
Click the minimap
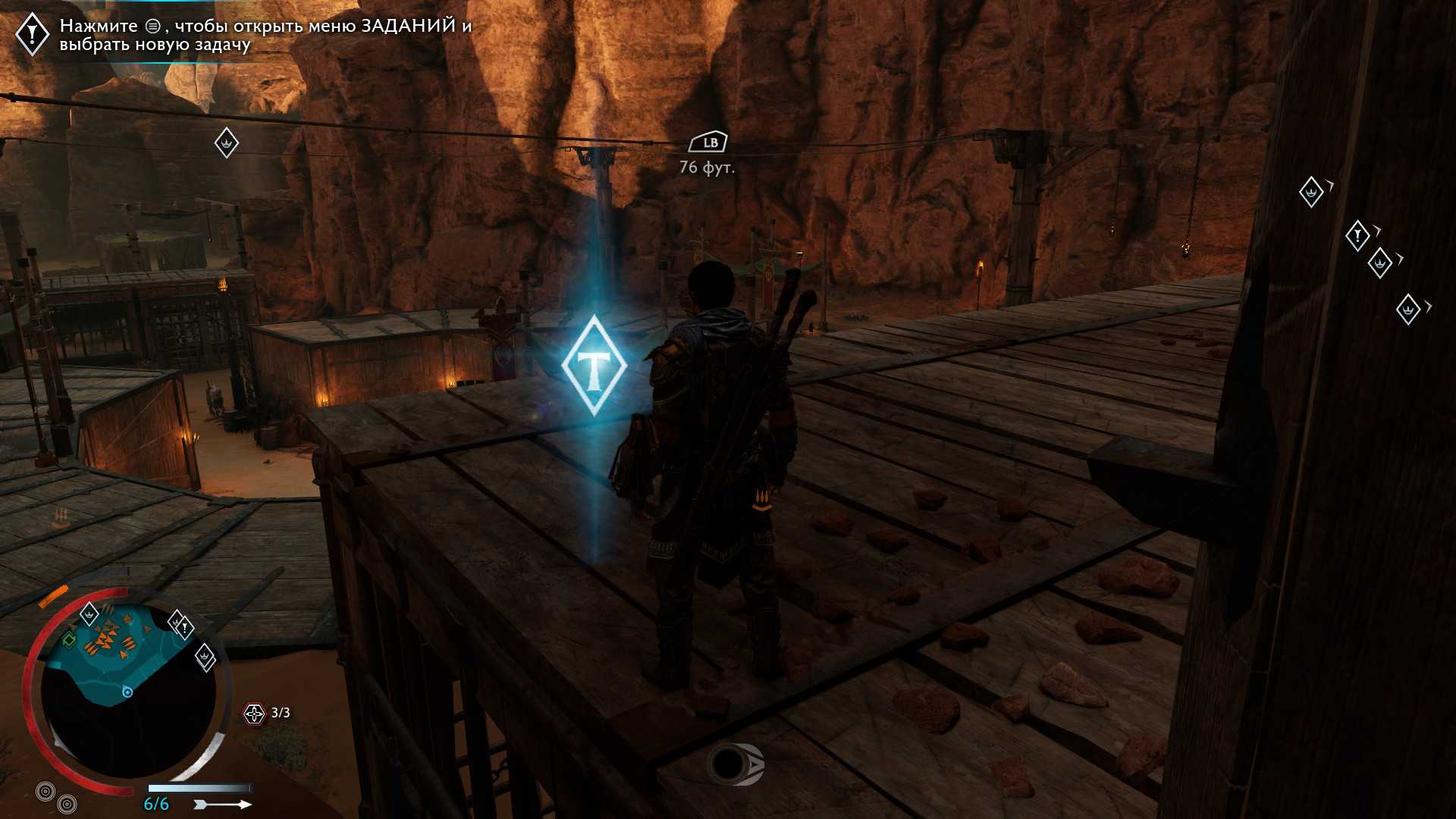pos(127,690)
